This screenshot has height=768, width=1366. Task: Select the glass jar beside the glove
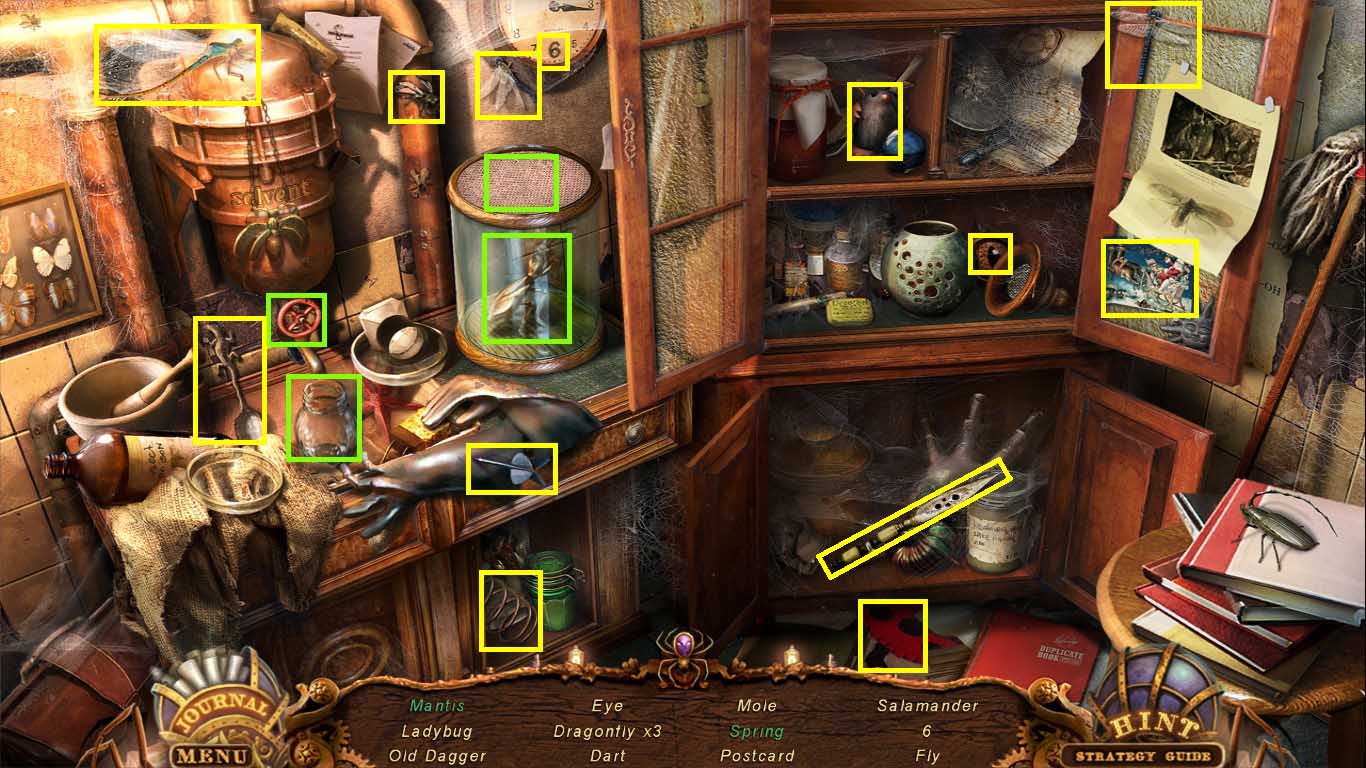click(325, 420)
